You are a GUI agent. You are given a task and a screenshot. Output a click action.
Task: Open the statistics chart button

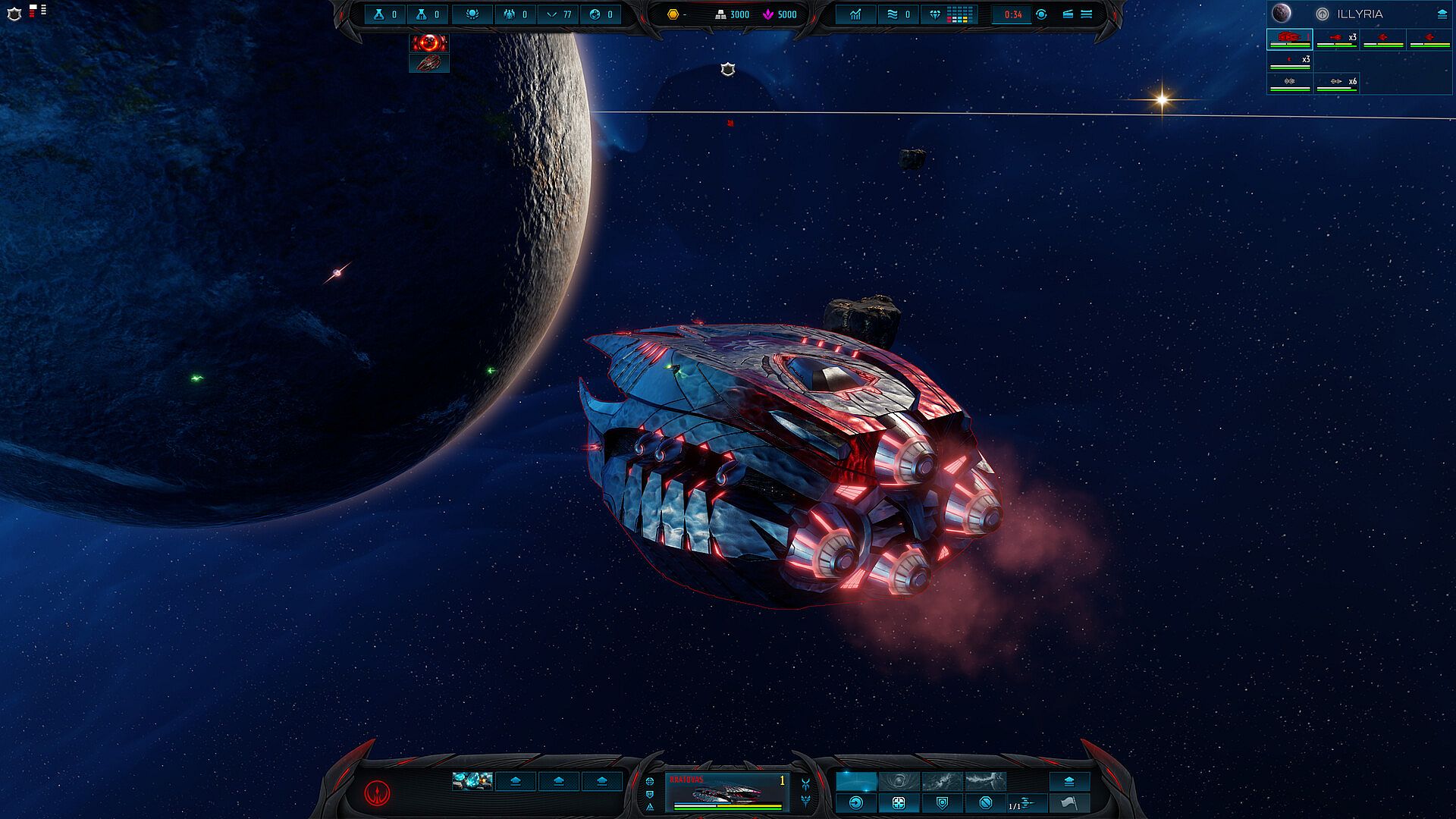[x=855, y=14]
